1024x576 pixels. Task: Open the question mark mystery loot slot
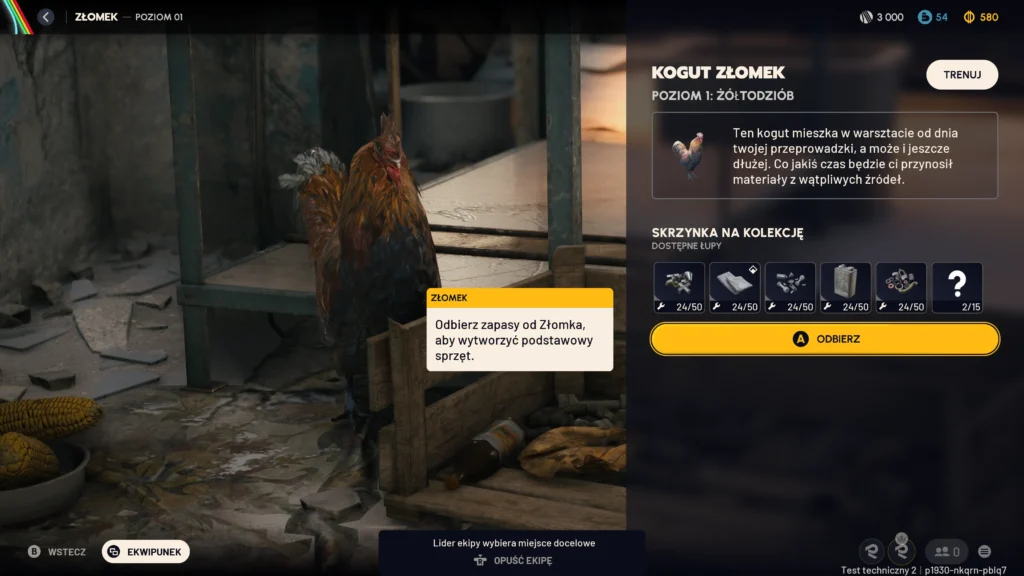coord(957,288)
